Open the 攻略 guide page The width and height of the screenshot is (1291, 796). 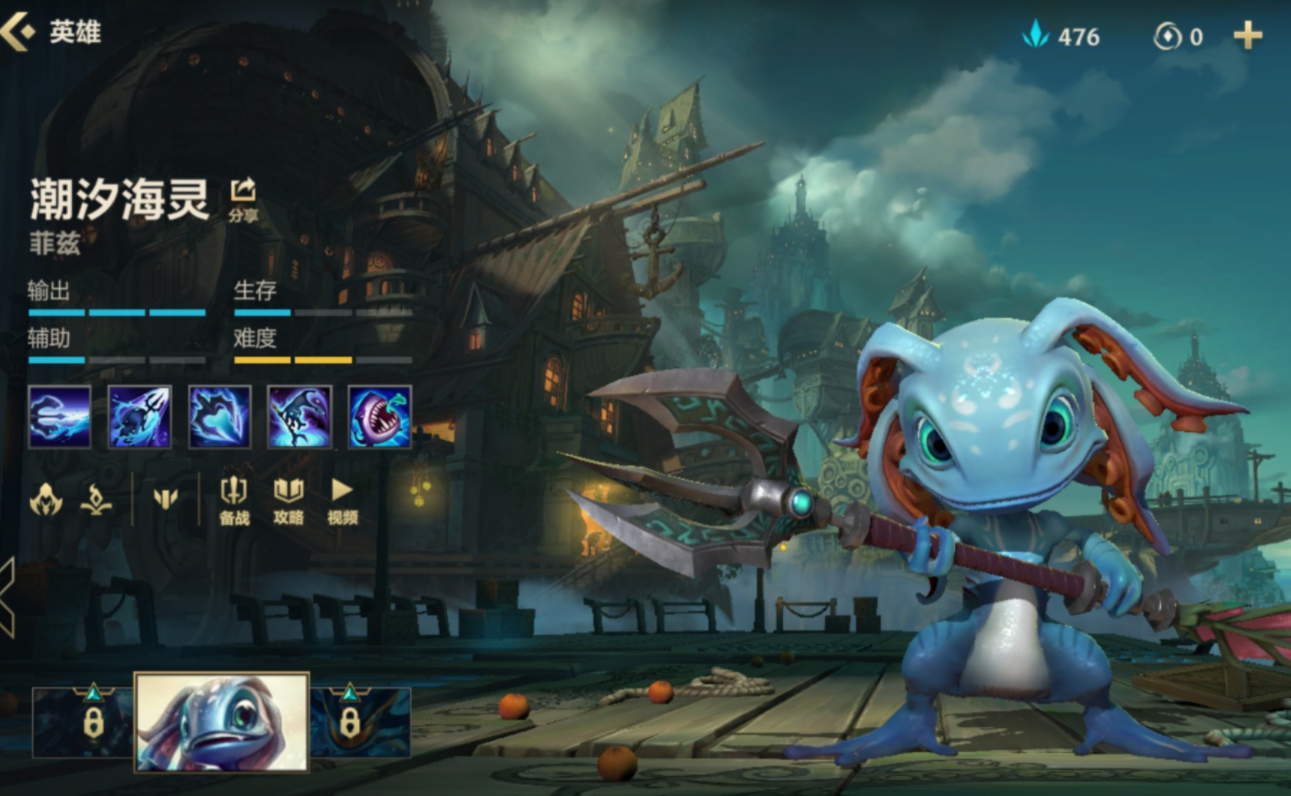288,499
